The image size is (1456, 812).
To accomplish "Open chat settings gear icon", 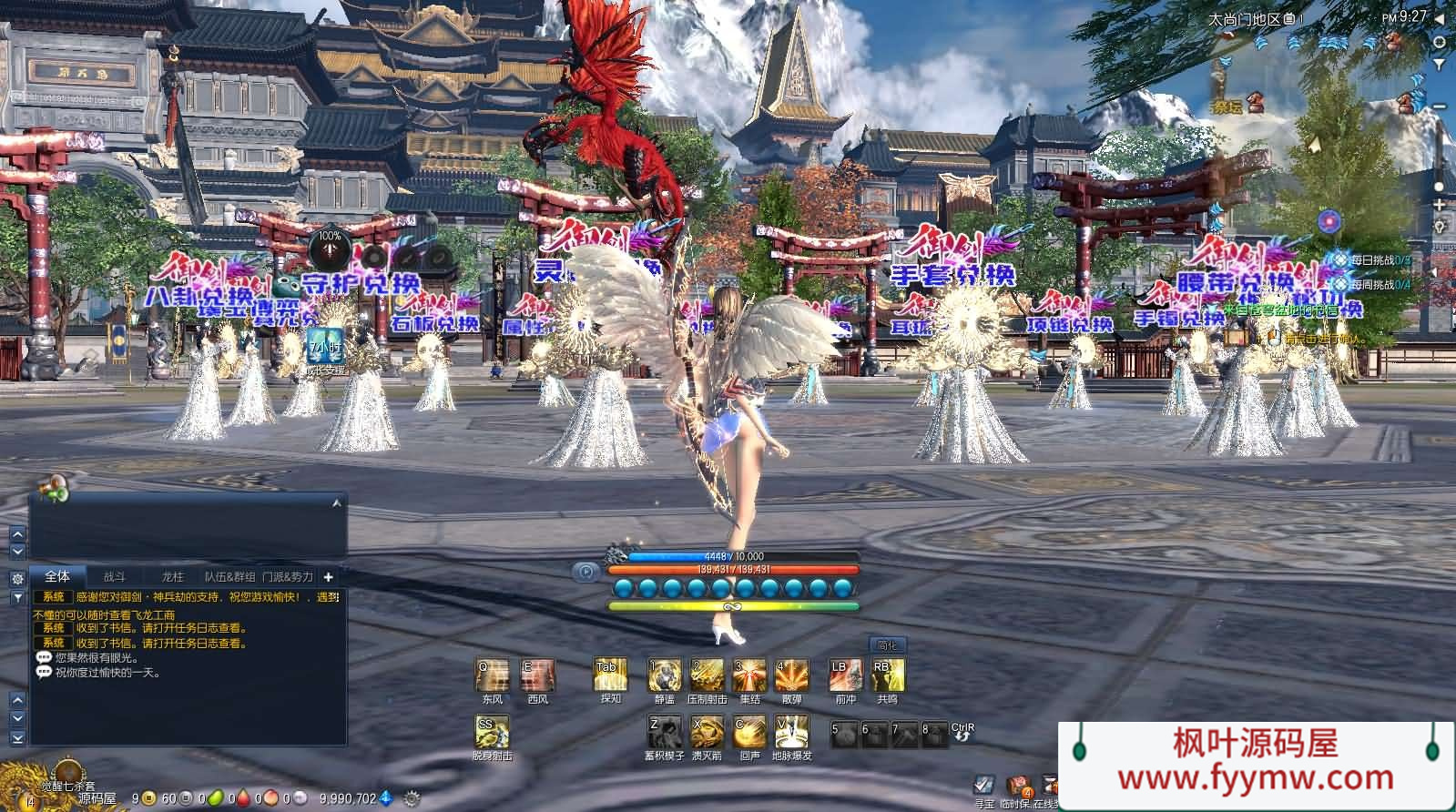I will (17, 578).
